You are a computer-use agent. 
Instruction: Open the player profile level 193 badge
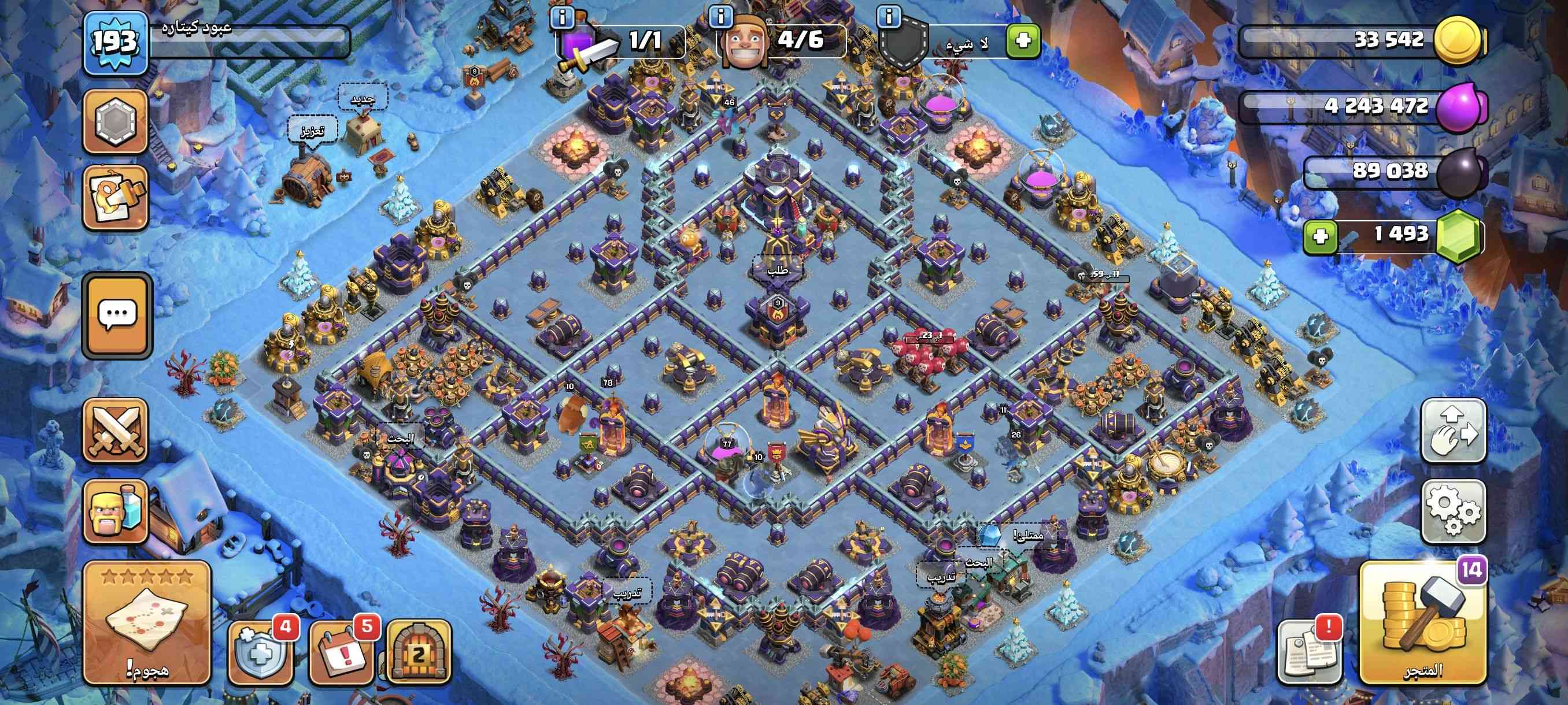point(115,43)
